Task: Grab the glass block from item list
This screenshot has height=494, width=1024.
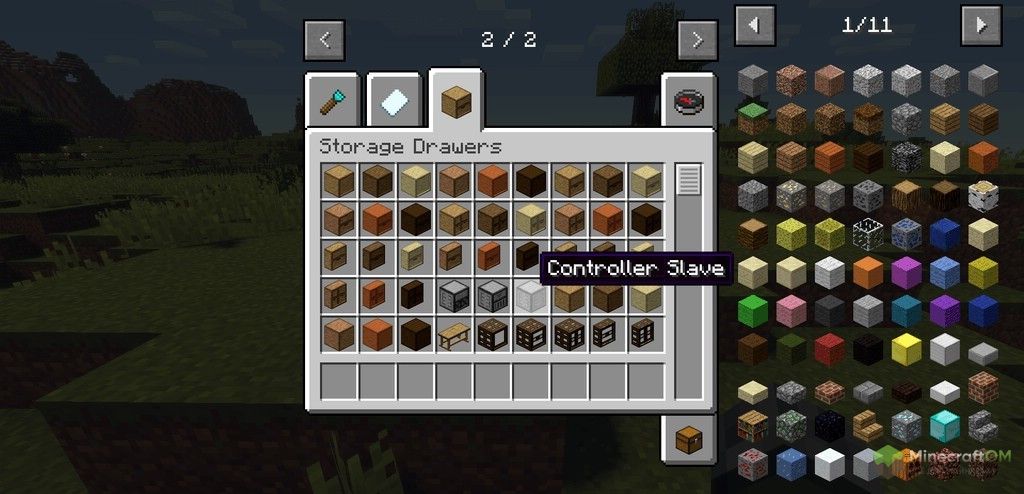Action: [868, 233]
